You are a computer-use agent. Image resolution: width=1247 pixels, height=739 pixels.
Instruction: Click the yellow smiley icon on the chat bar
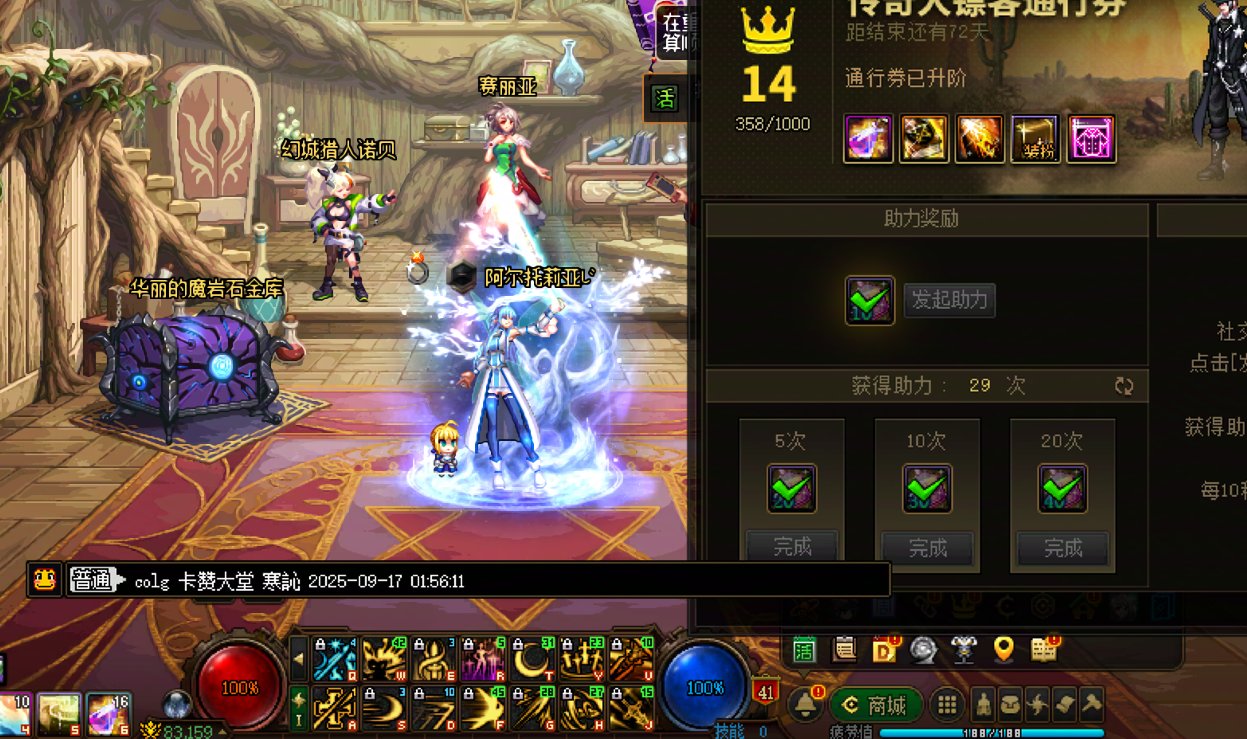45,579
